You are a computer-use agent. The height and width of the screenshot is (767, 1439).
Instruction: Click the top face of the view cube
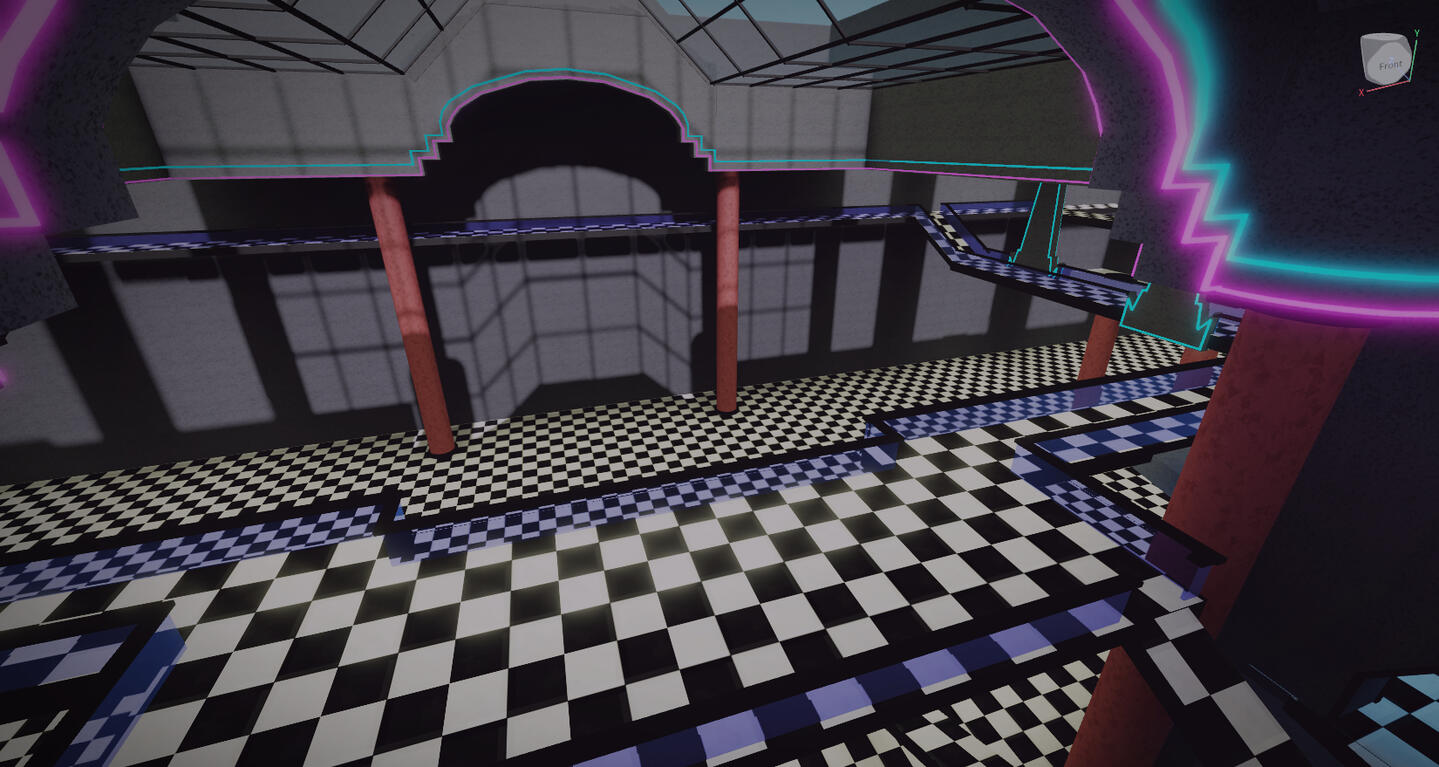[x=1385, y=37]
